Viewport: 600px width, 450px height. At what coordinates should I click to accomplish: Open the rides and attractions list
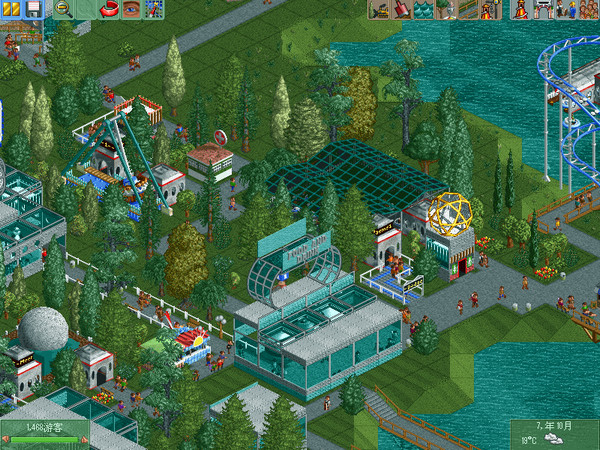click(x=521, y=9)
